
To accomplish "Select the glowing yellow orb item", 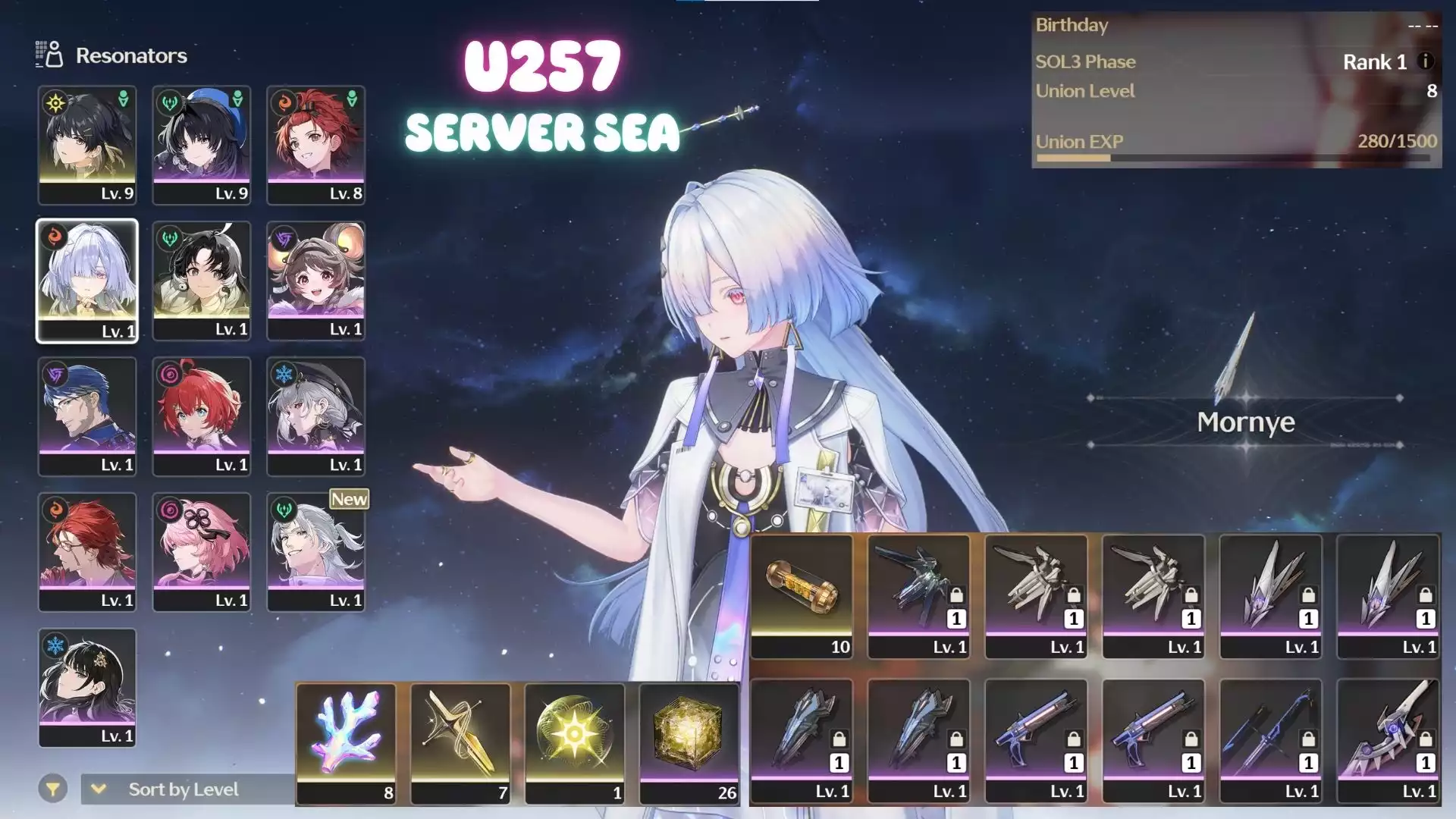I will (x=575, y=743).
